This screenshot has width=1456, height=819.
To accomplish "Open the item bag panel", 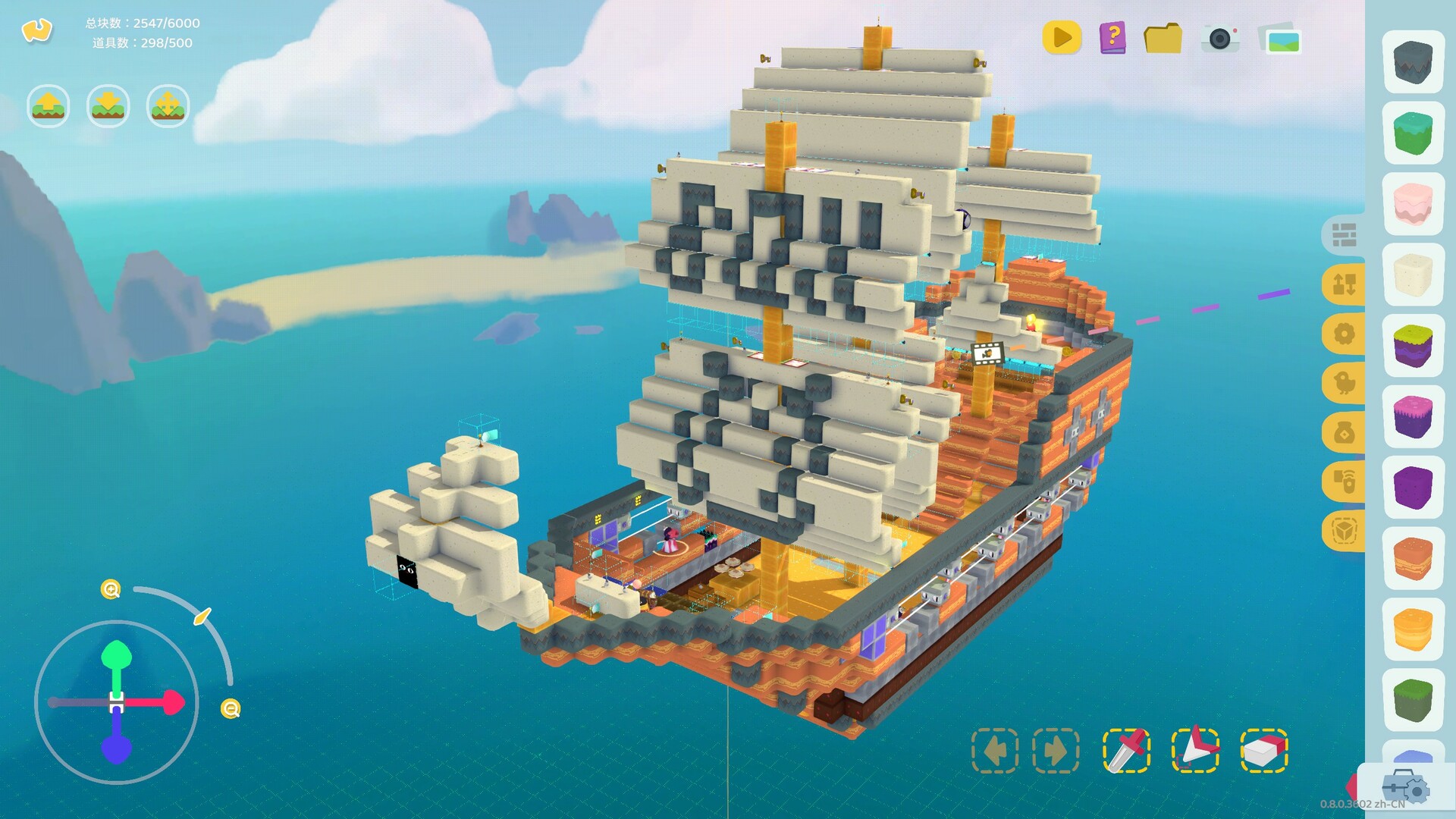I will [x=1345, y=431].
